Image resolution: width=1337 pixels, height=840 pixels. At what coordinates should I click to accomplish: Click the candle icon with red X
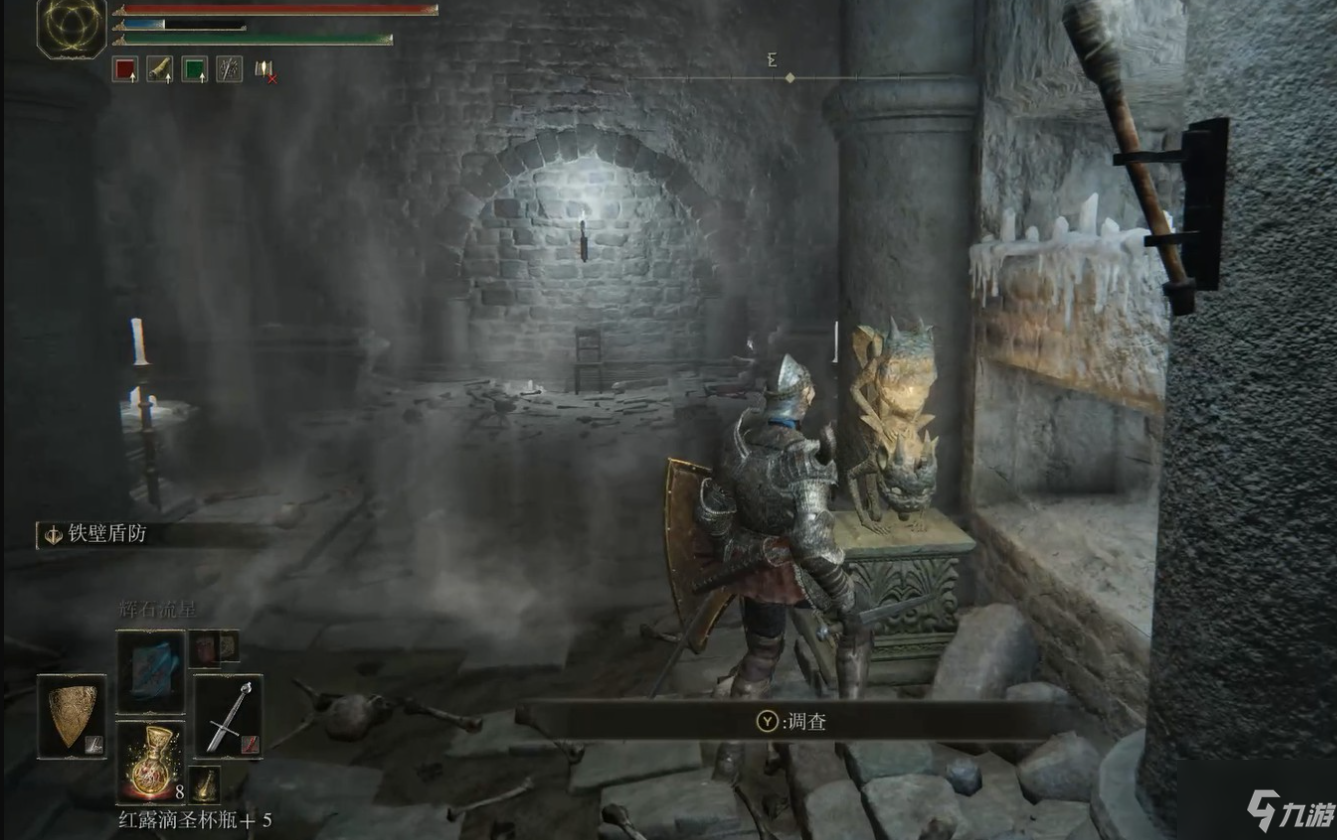pos(265,69)
